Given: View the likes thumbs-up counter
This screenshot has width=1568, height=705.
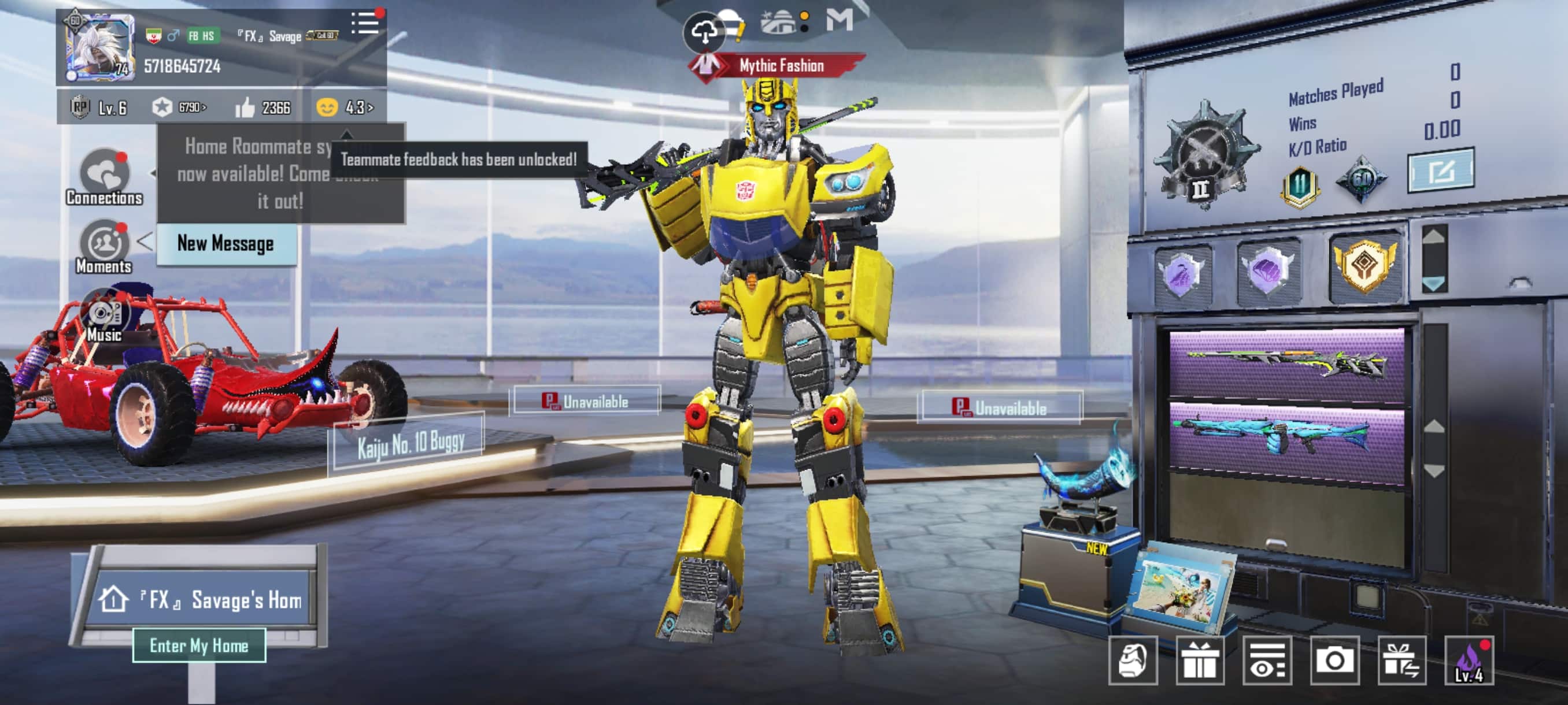Looking at the screenshot, I should (263, 107).
